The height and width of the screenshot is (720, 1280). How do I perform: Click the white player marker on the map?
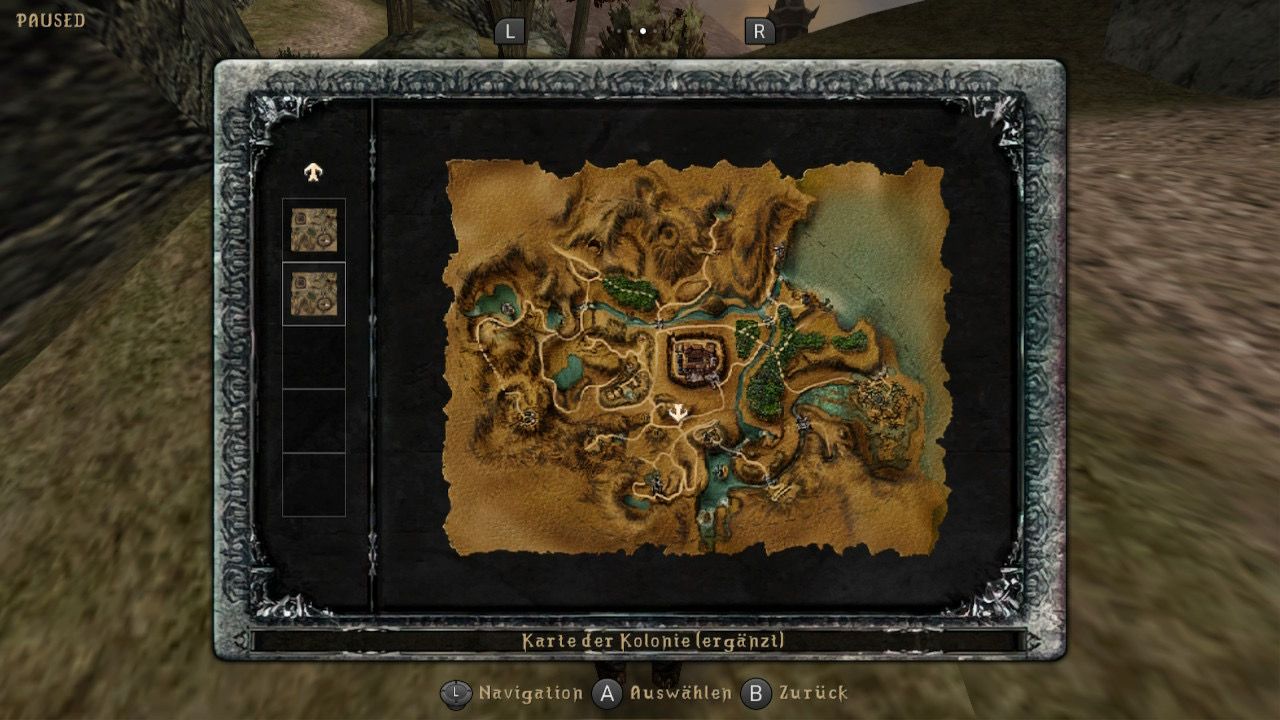point(680,412)
